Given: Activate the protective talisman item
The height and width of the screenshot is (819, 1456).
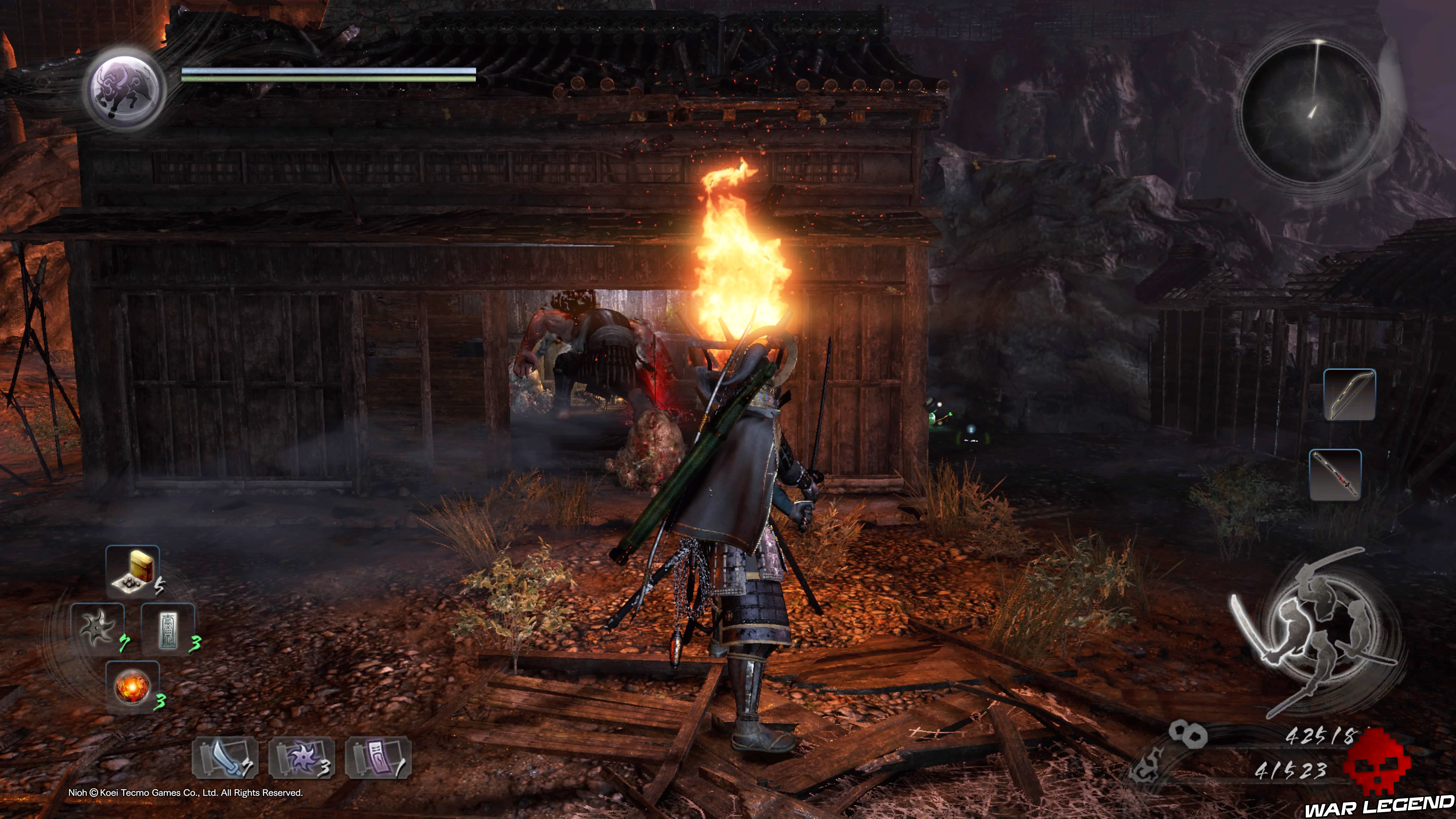Looking at the screenshot, I should tap(169, 629).
